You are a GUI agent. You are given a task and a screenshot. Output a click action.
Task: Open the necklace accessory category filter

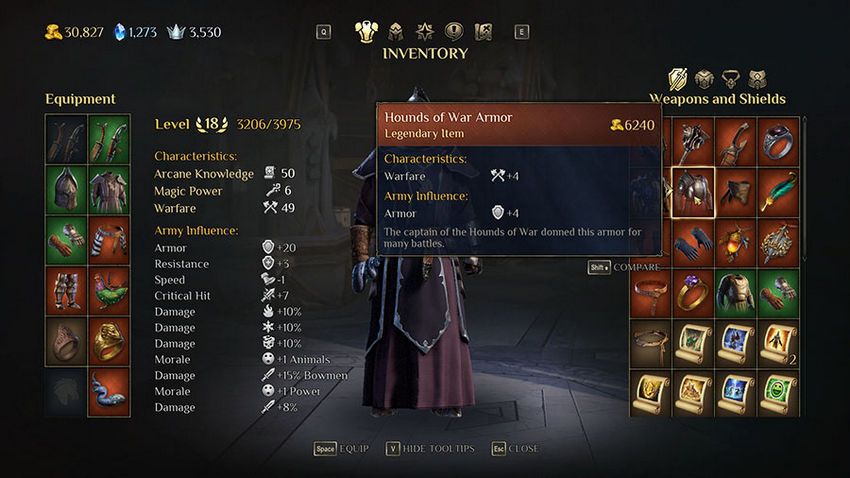tap(731, 78)
